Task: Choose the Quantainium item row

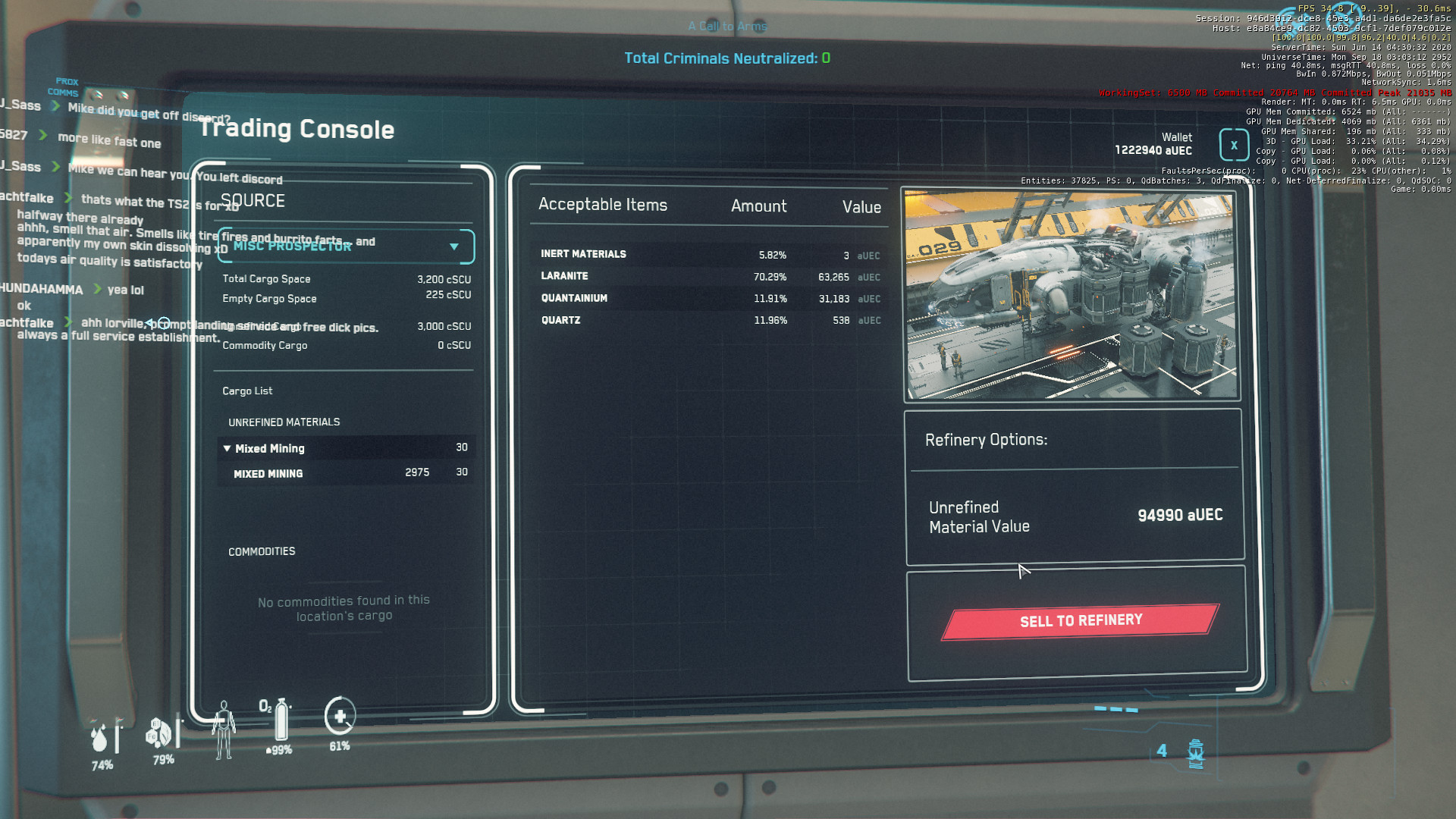Action: pos(709,299)
